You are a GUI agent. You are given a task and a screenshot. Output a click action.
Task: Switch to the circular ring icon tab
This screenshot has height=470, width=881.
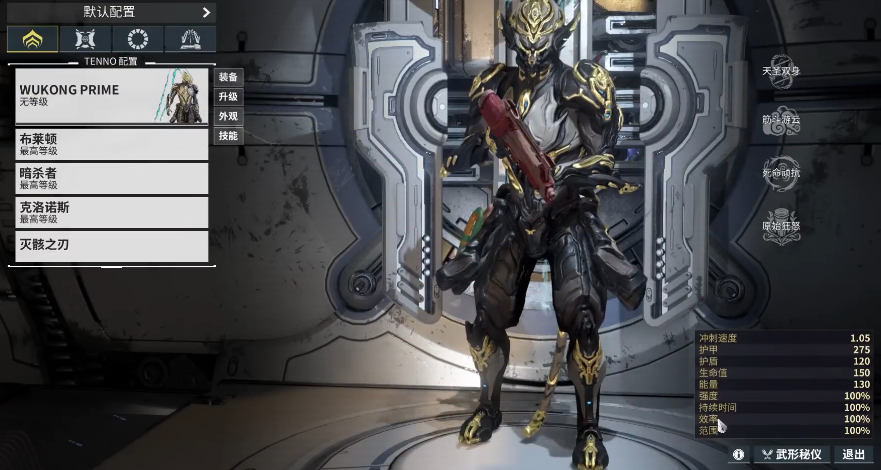point(137,40)
